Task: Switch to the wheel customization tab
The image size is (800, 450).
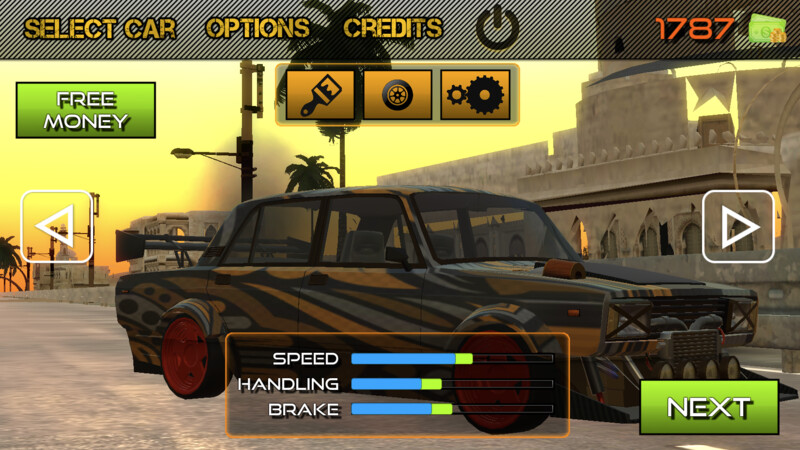Action: [x=398, y=95]
